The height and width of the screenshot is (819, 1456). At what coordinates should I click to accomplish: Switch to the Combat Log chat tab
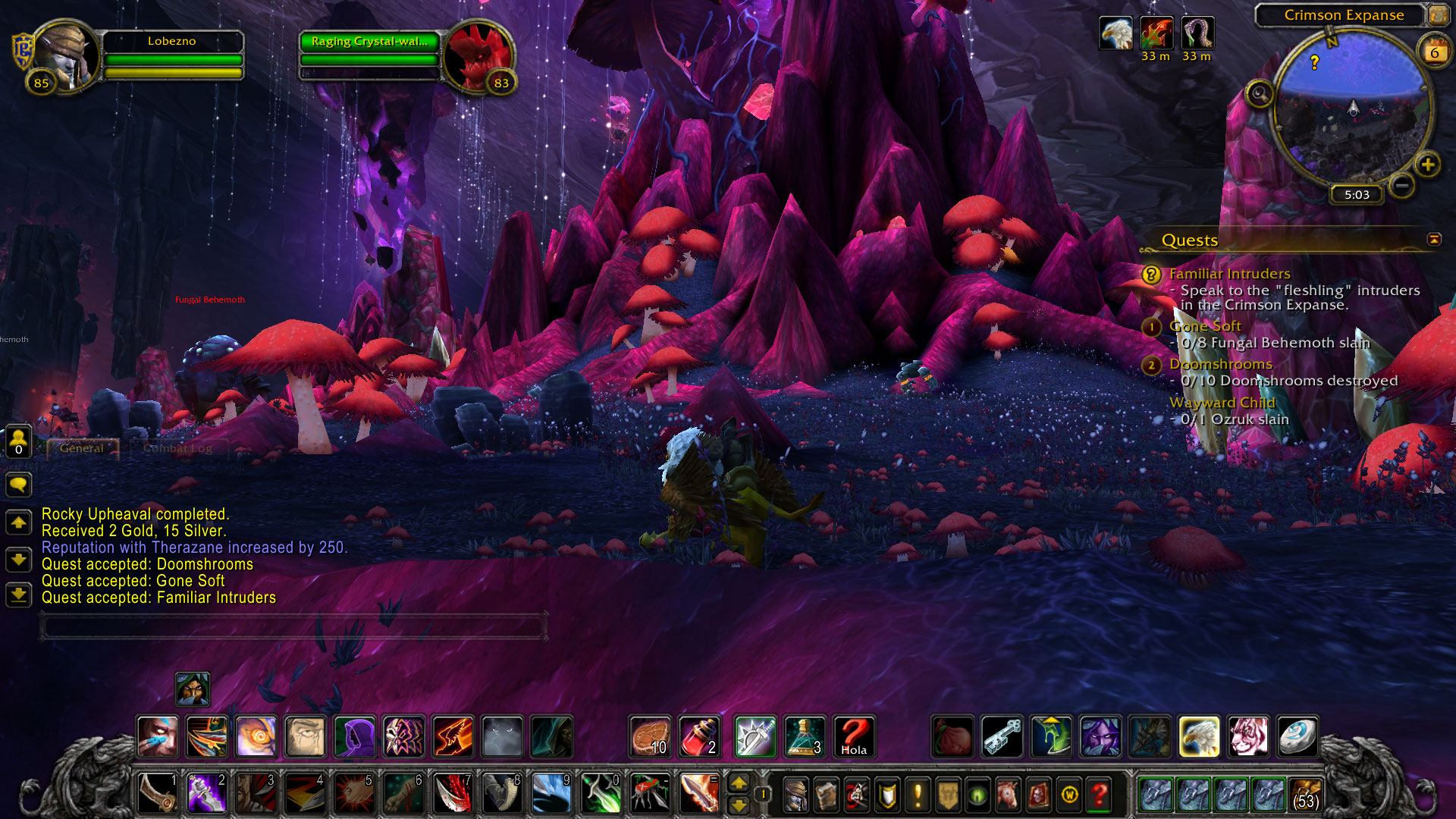[177, 448]
